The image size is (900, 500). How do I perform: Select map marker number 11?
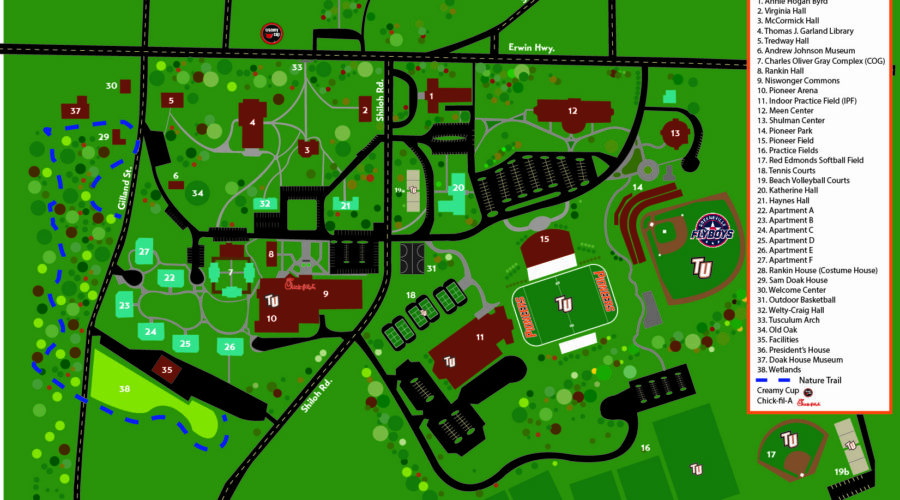pyautogui.click(x=480, y=337)
